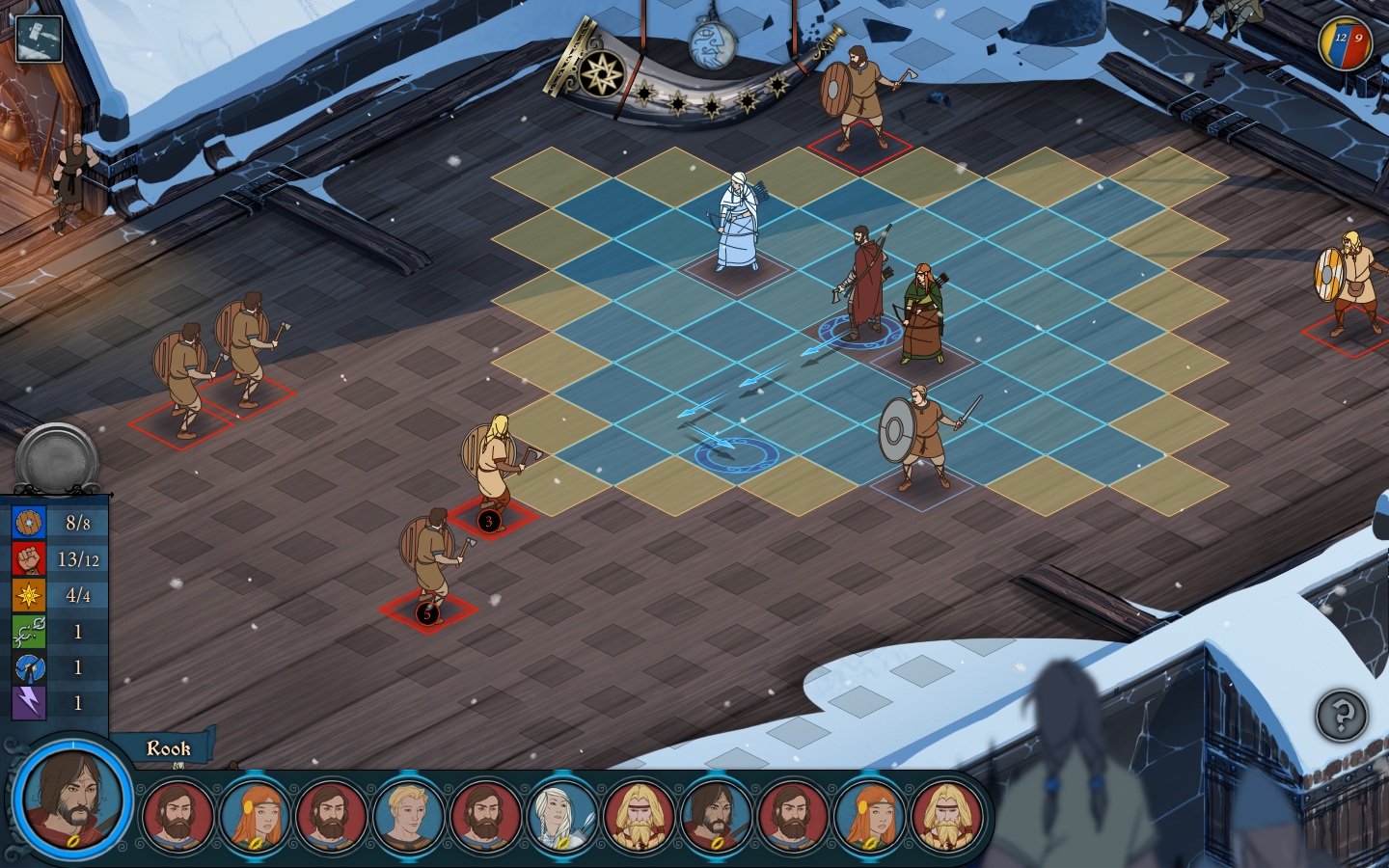The image size is (1389, 868).
Task: Select the ghostly white archer unit
Action: pyautogui.click(x=738, y=224)
